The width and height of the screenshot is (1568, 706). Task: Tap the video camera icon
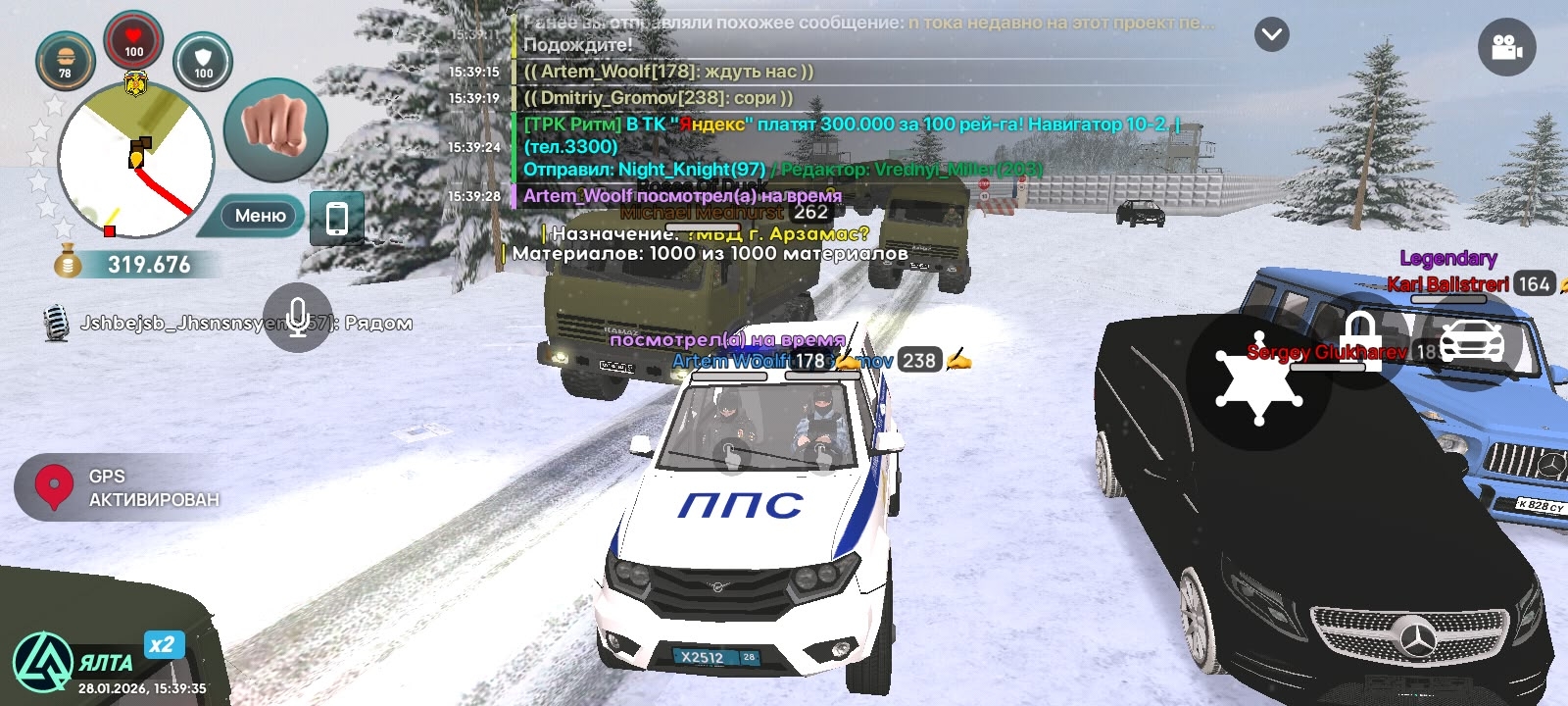[x=1506, y=47]
